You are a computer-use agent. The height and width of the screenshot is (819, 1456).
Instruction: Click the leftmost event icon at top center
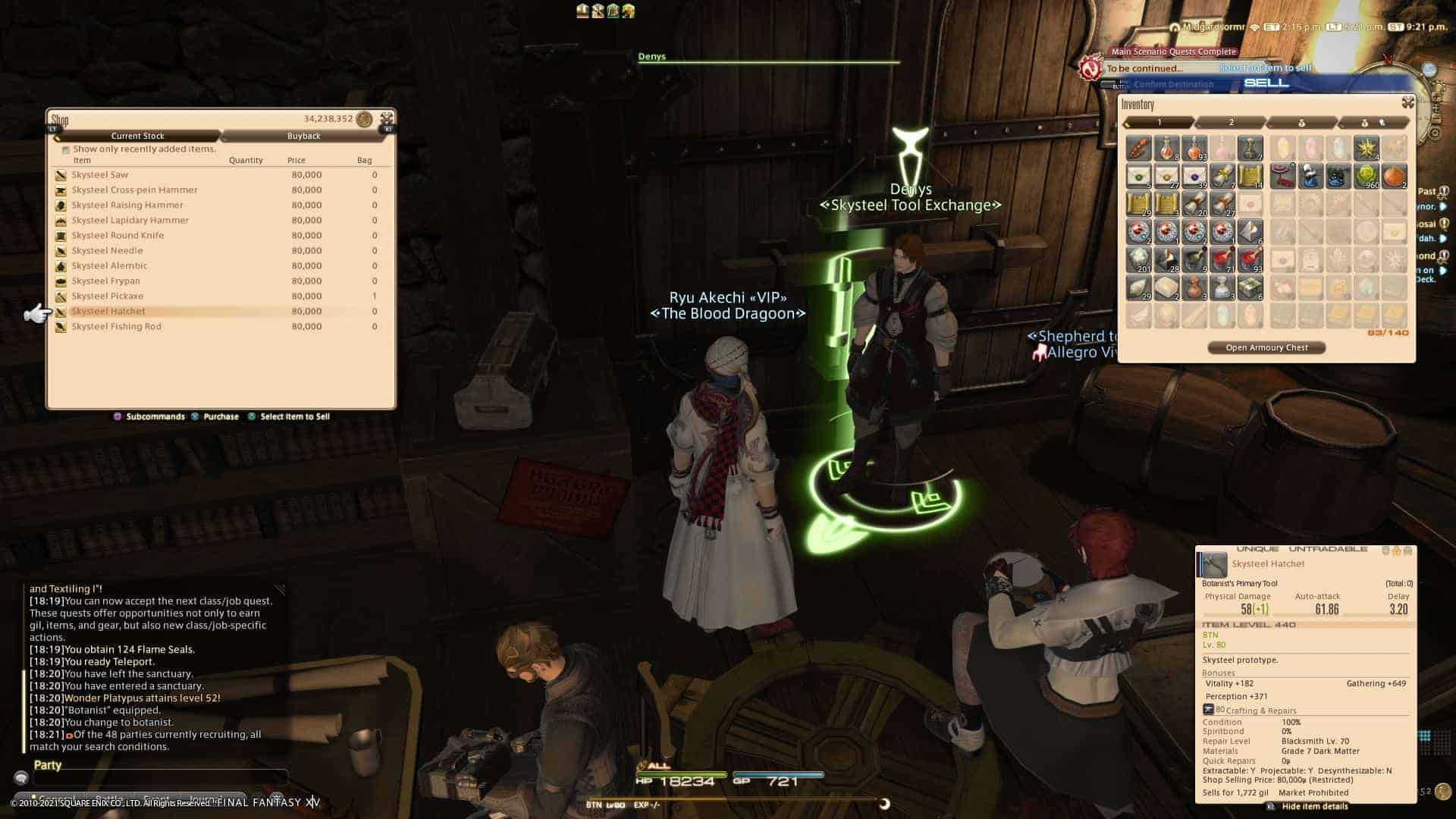(x=581, y=10)
